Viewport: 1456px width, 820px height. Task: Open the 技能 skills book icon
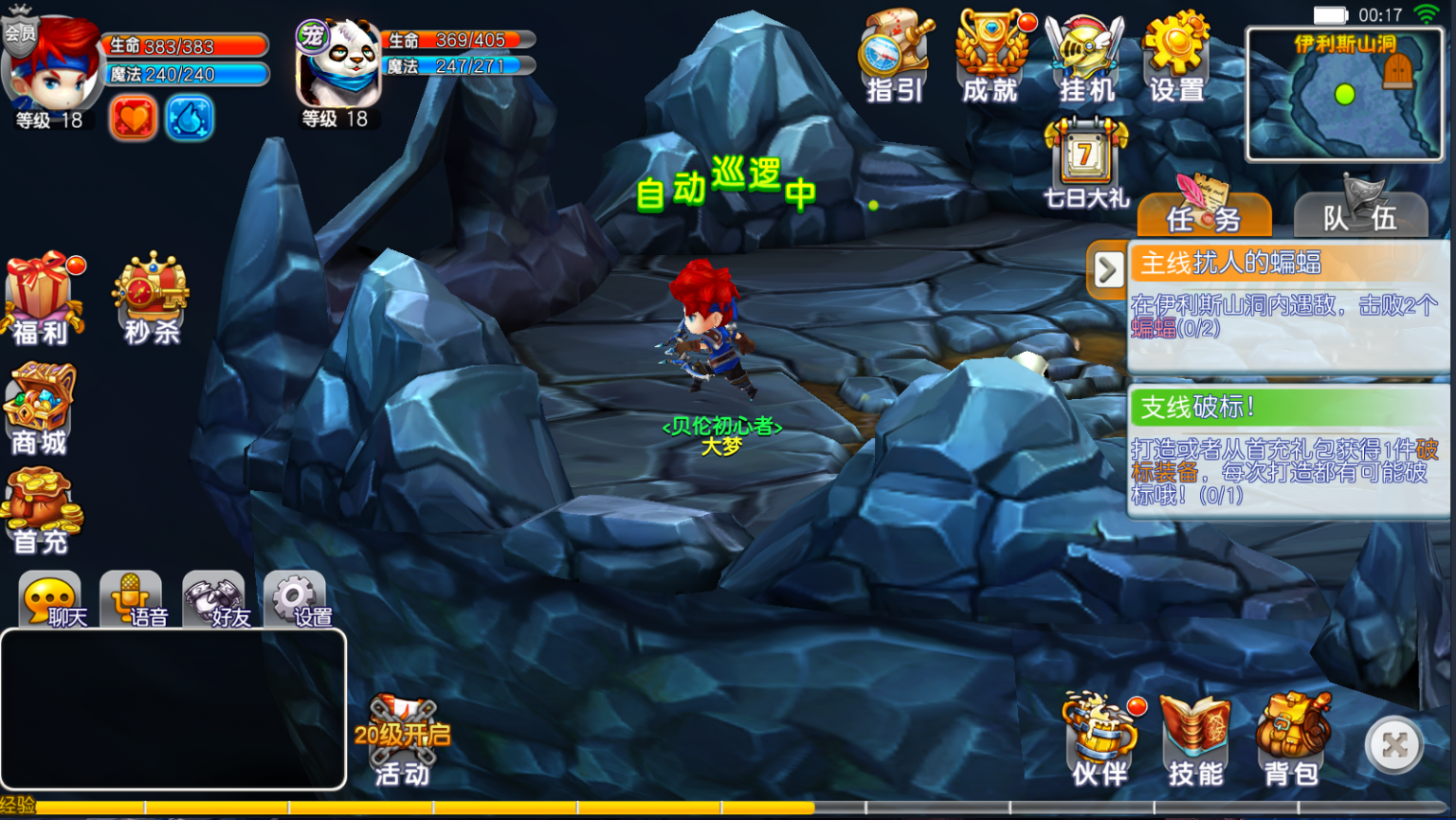1192,739
